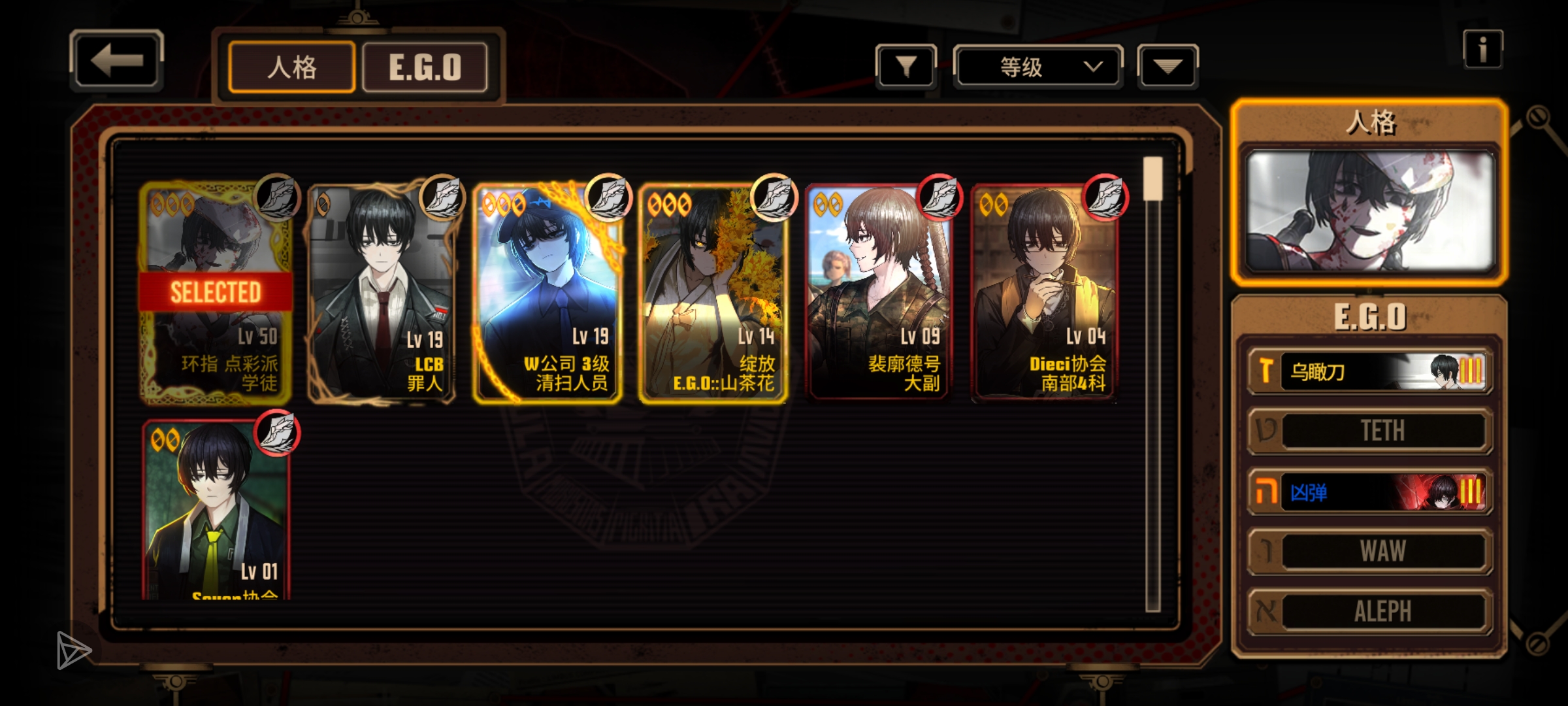Open the info button
This screenshot has width=1568, height=706.
coord(1482,50)
